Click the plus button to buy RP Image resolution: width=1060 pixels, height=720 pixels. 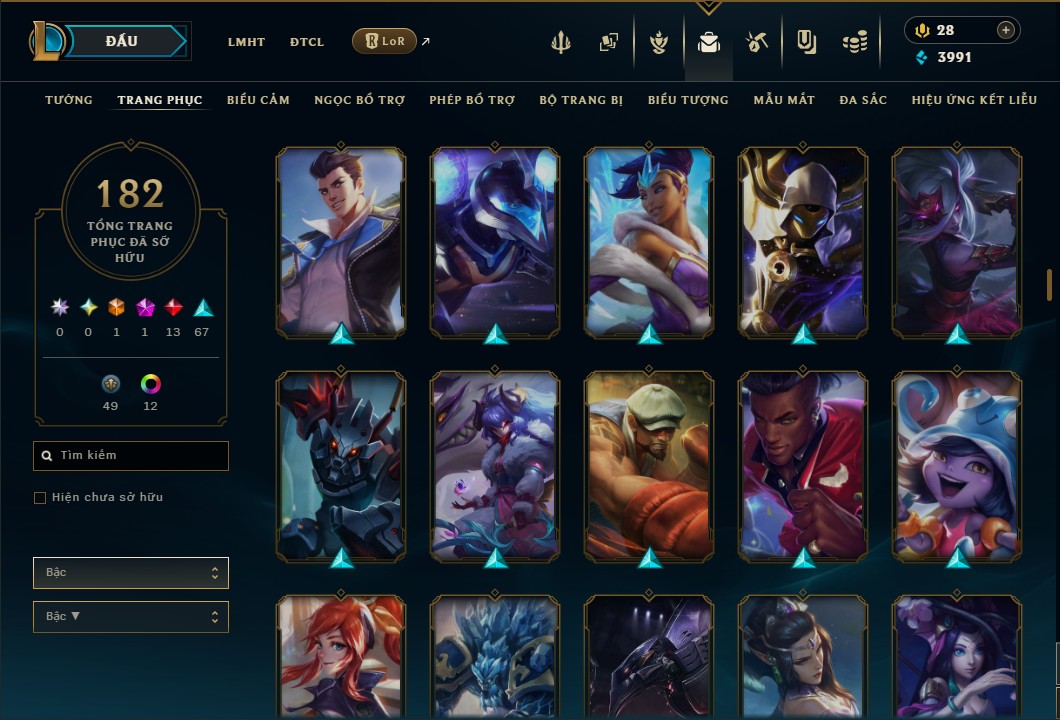pyautogui.click(x=1005, y=31)
